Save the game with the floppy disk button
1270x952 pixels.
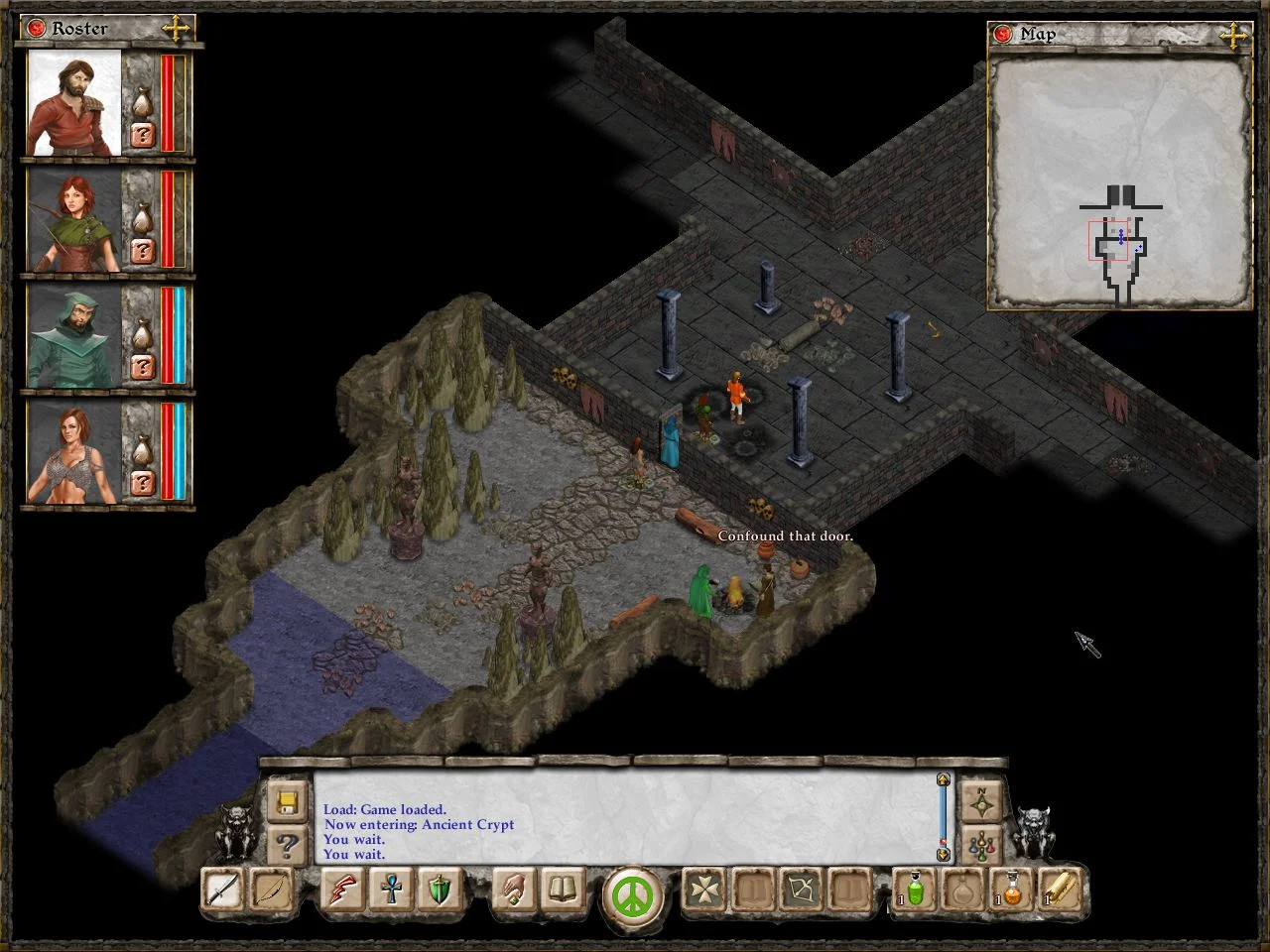point(287,802)
